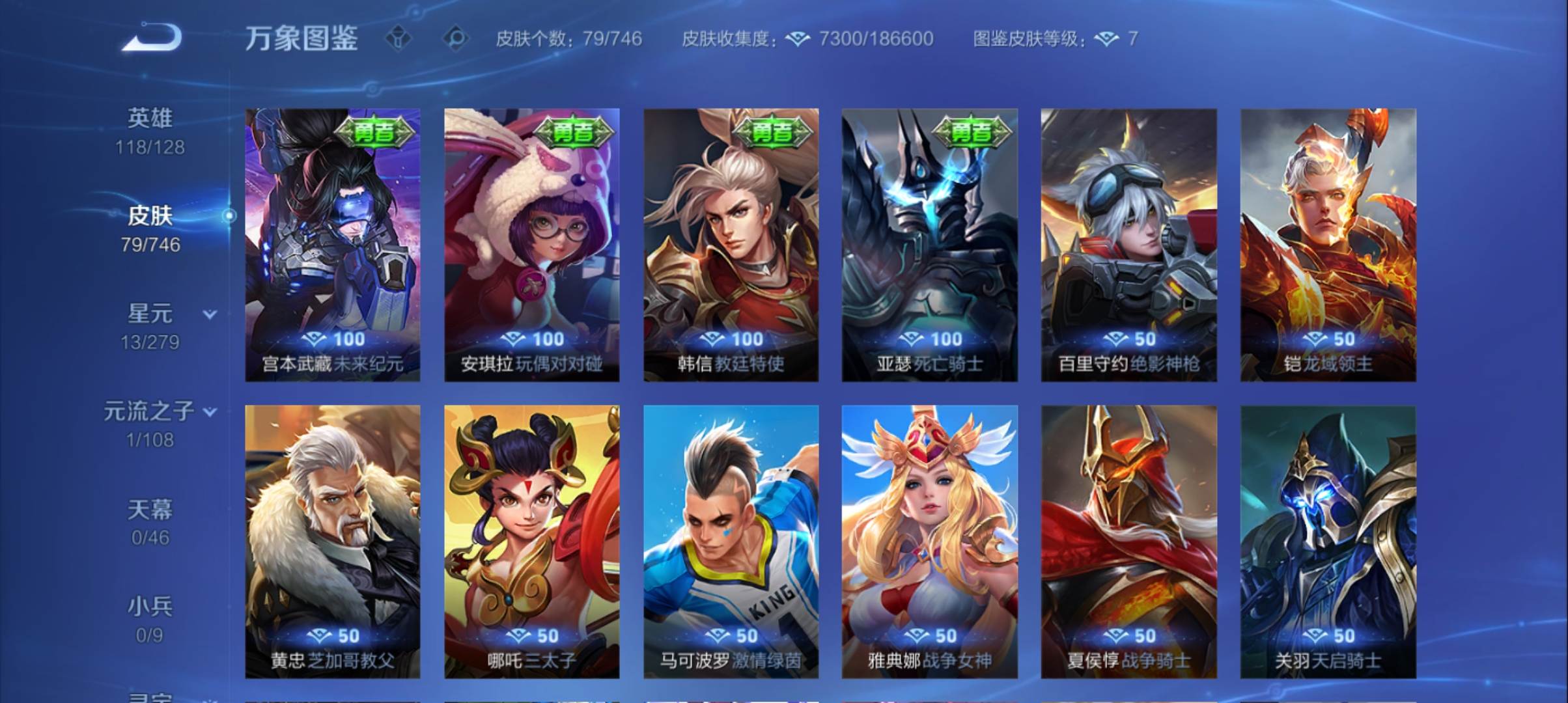
Task: Expand the 元流之子 category chevron
Action: pyautogui.click(x=209, y=411)
